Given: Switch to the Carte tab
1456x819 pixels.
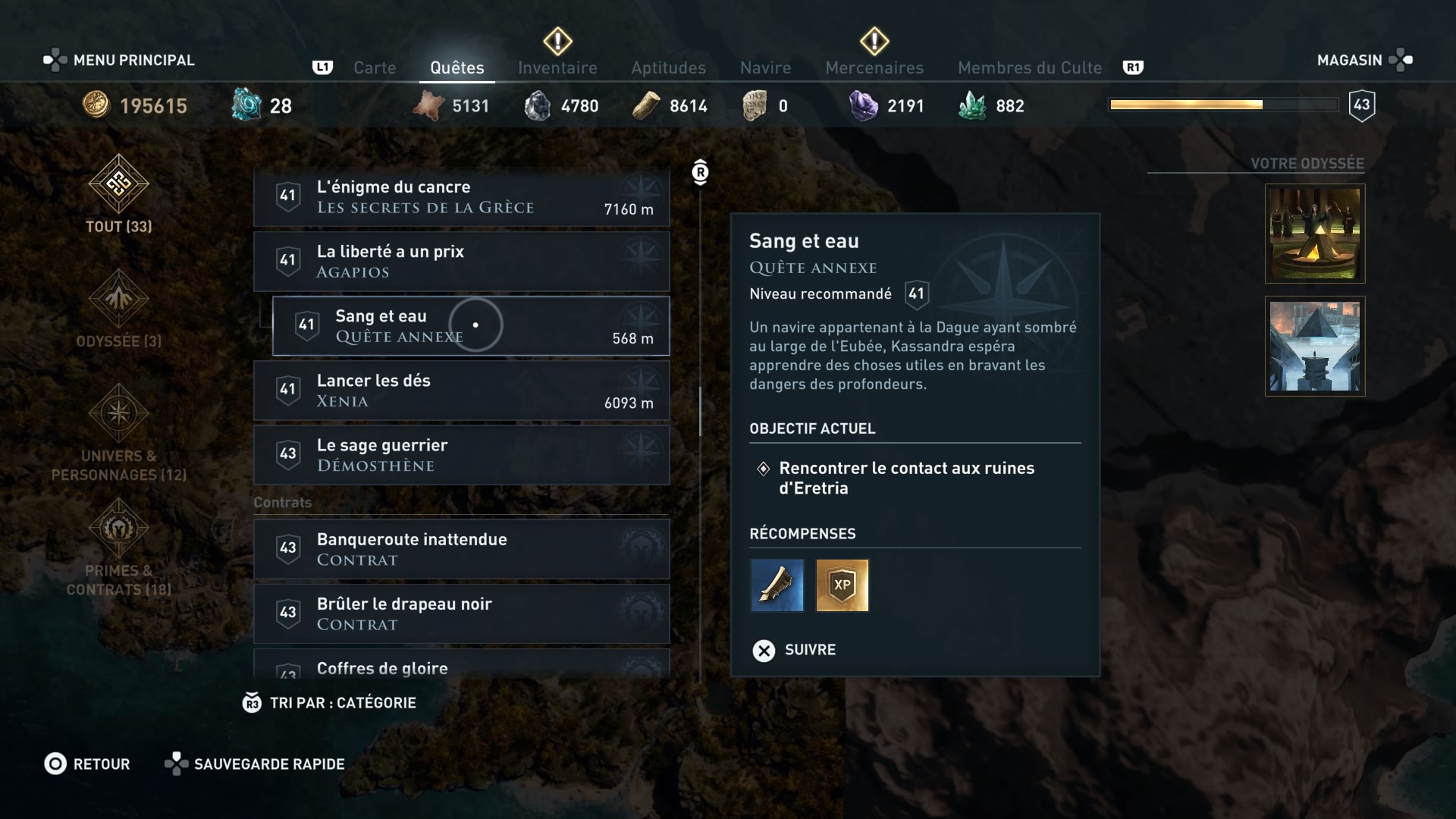Looking at the screenshot, I should [375, 67].
